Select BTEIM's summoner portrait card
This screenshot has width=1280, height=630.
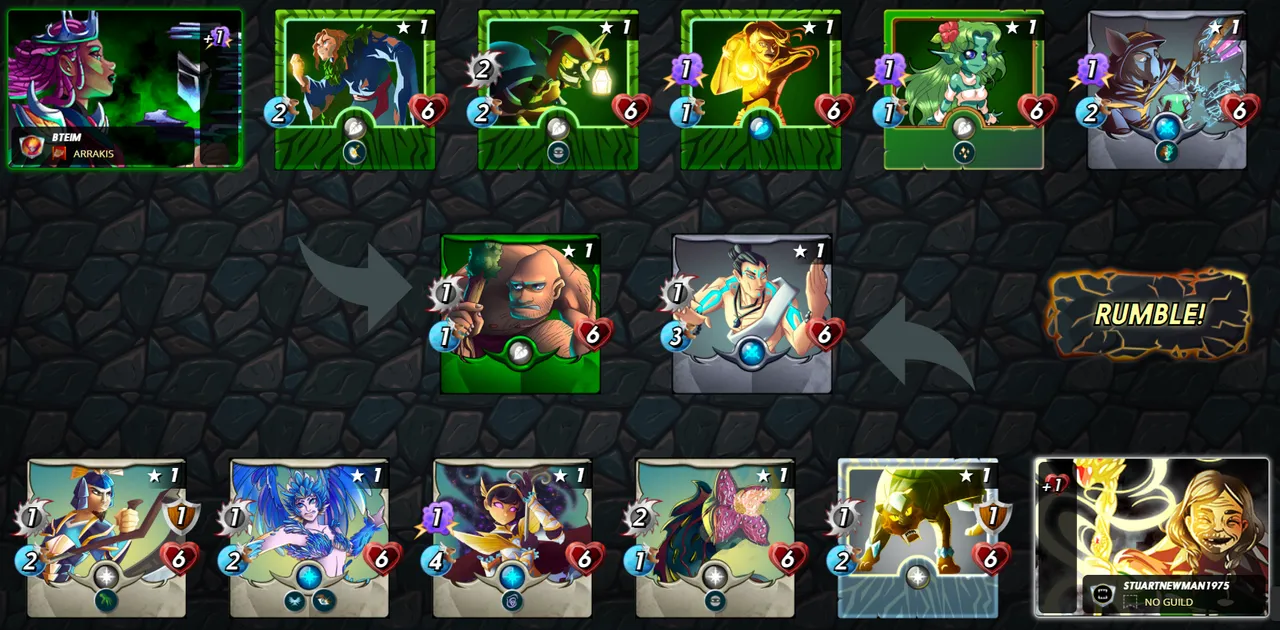click(124, 88)
